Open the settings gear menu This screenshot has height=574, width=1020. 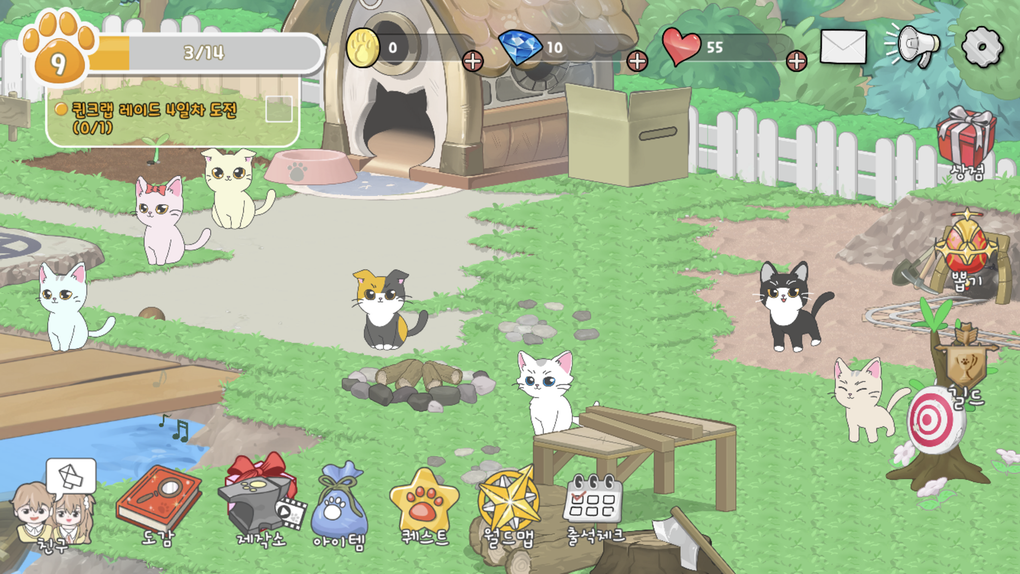[x=981, y=46]
